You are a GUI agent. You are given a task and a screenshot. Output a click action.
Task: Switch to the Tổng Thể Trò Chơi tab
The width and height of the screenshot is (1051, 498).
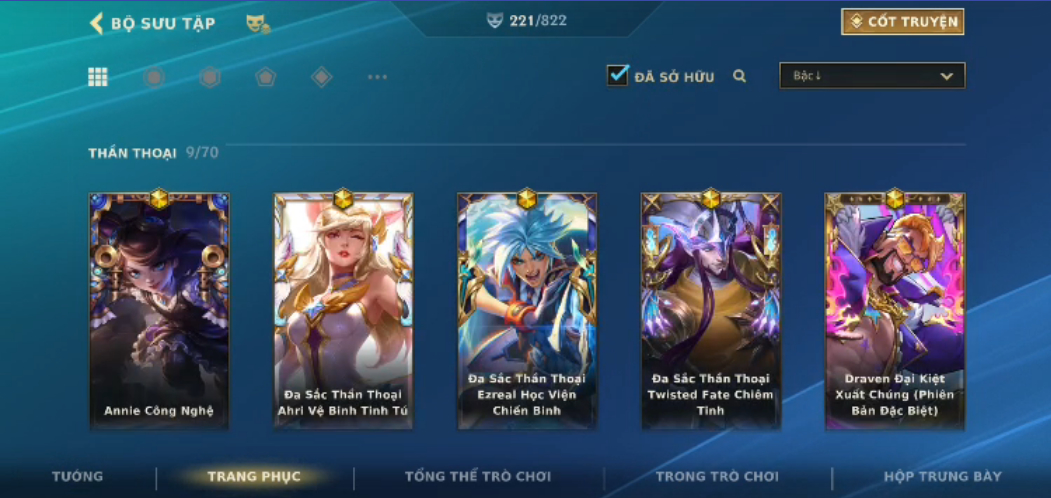(x=477, y=477)
